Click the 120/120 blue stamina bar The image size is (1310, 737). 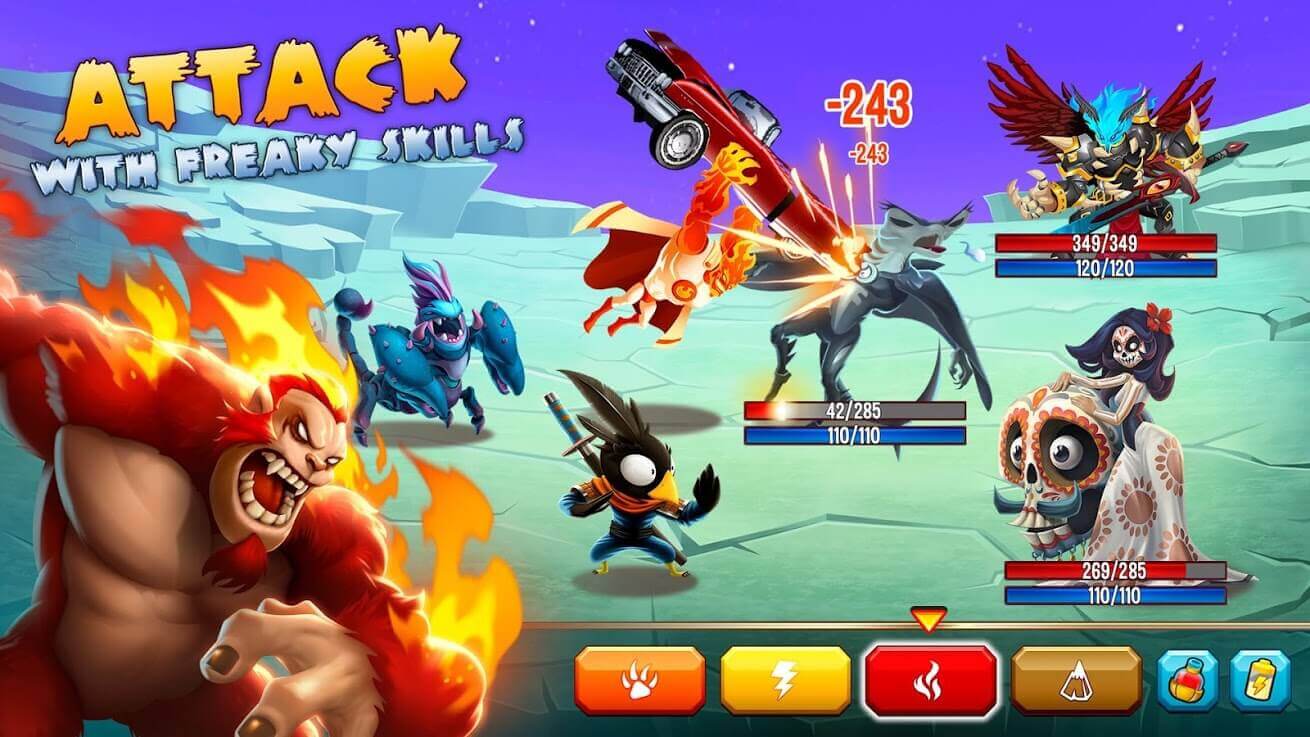coord(1105,267)
